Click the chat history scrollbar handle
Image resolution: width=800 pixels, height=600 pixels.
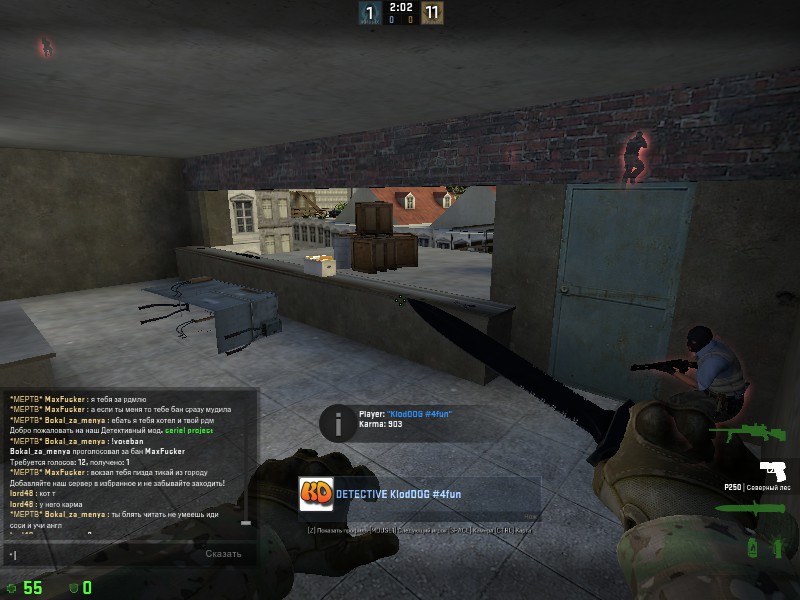click(246, 522)
